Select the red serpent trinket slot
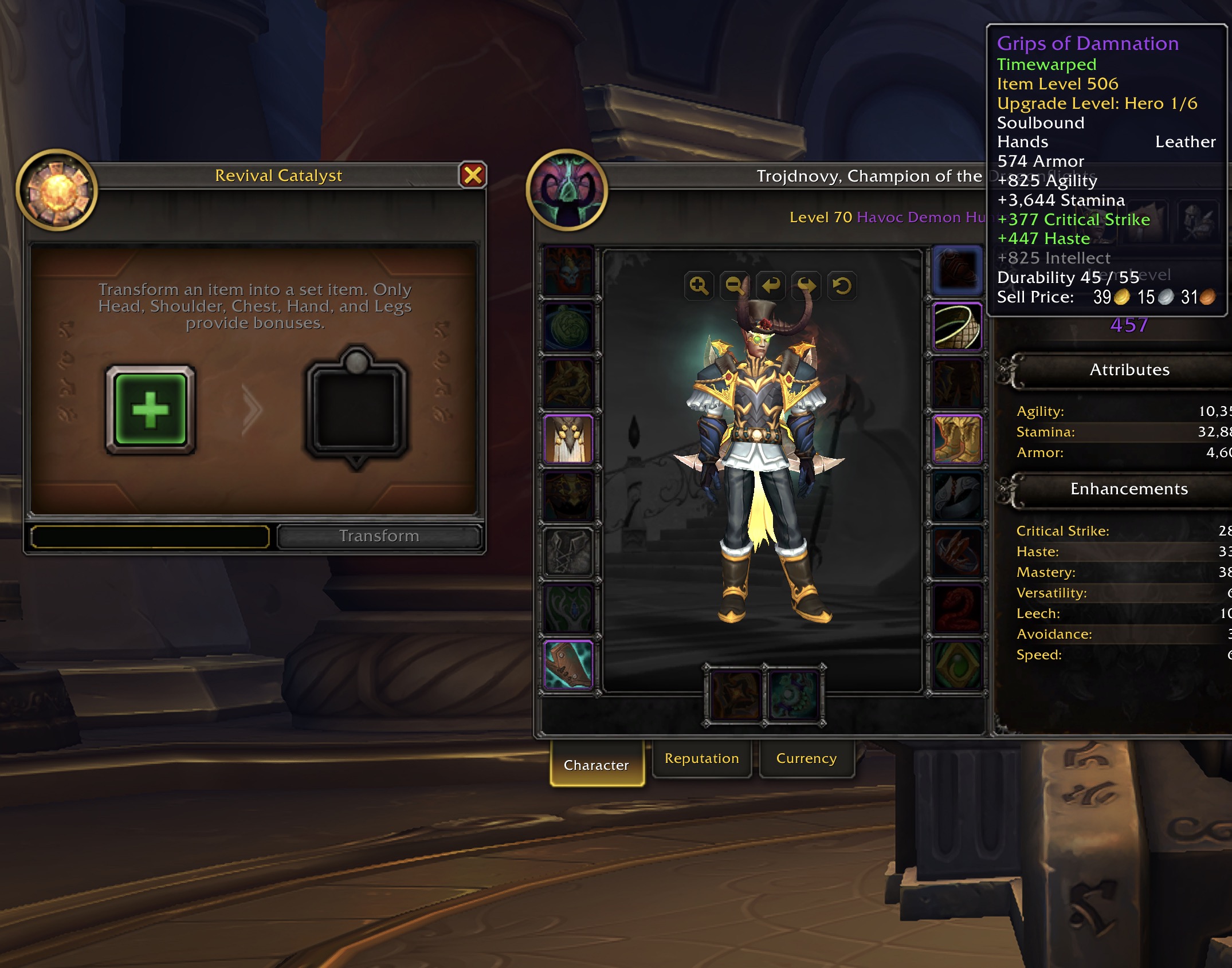This screenshot has width=1232, height=968. pyautogui.click(x=957, y=609)
